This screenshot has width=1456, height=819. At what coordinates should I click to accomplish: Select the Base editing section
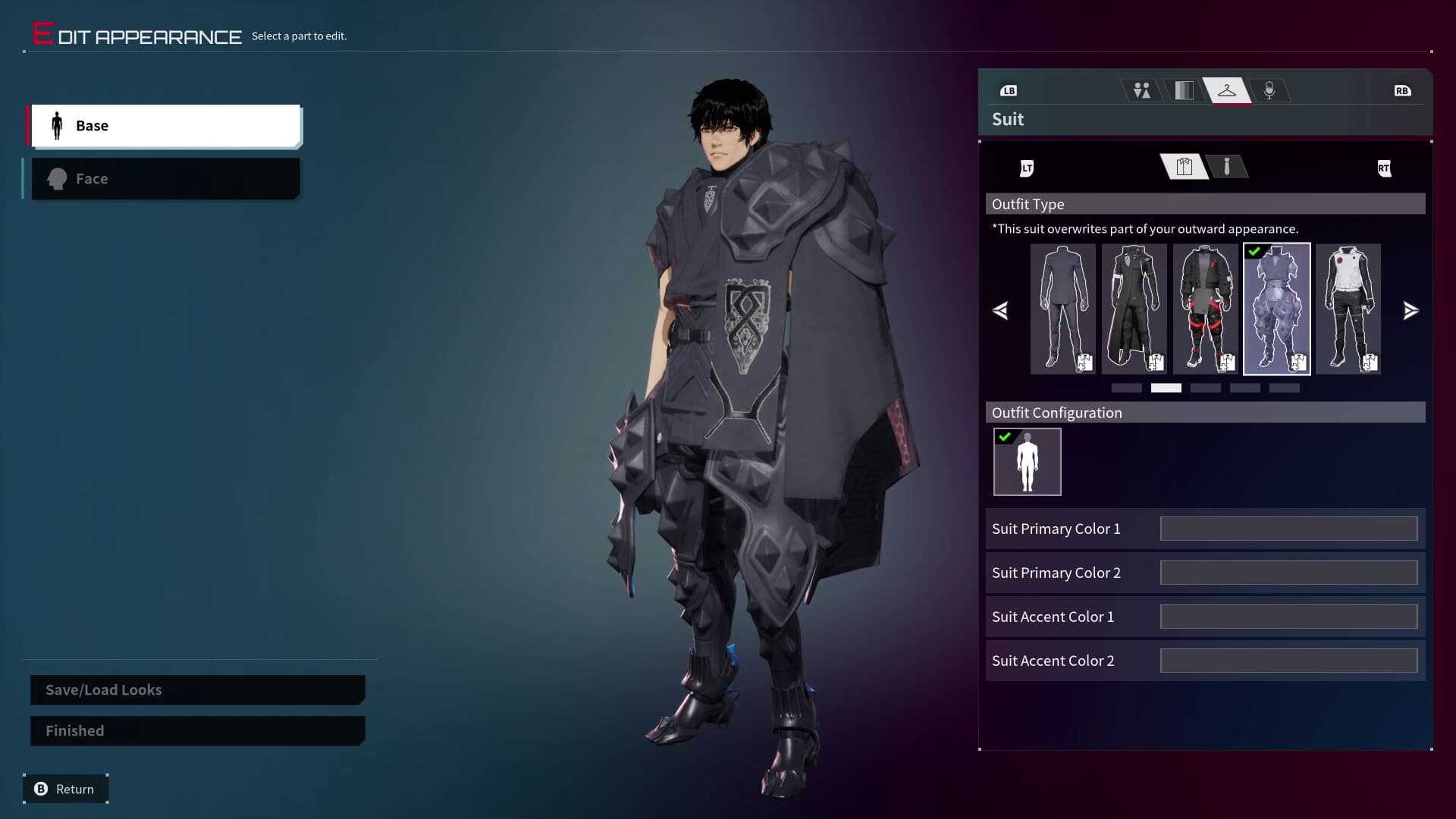(165, 125)
